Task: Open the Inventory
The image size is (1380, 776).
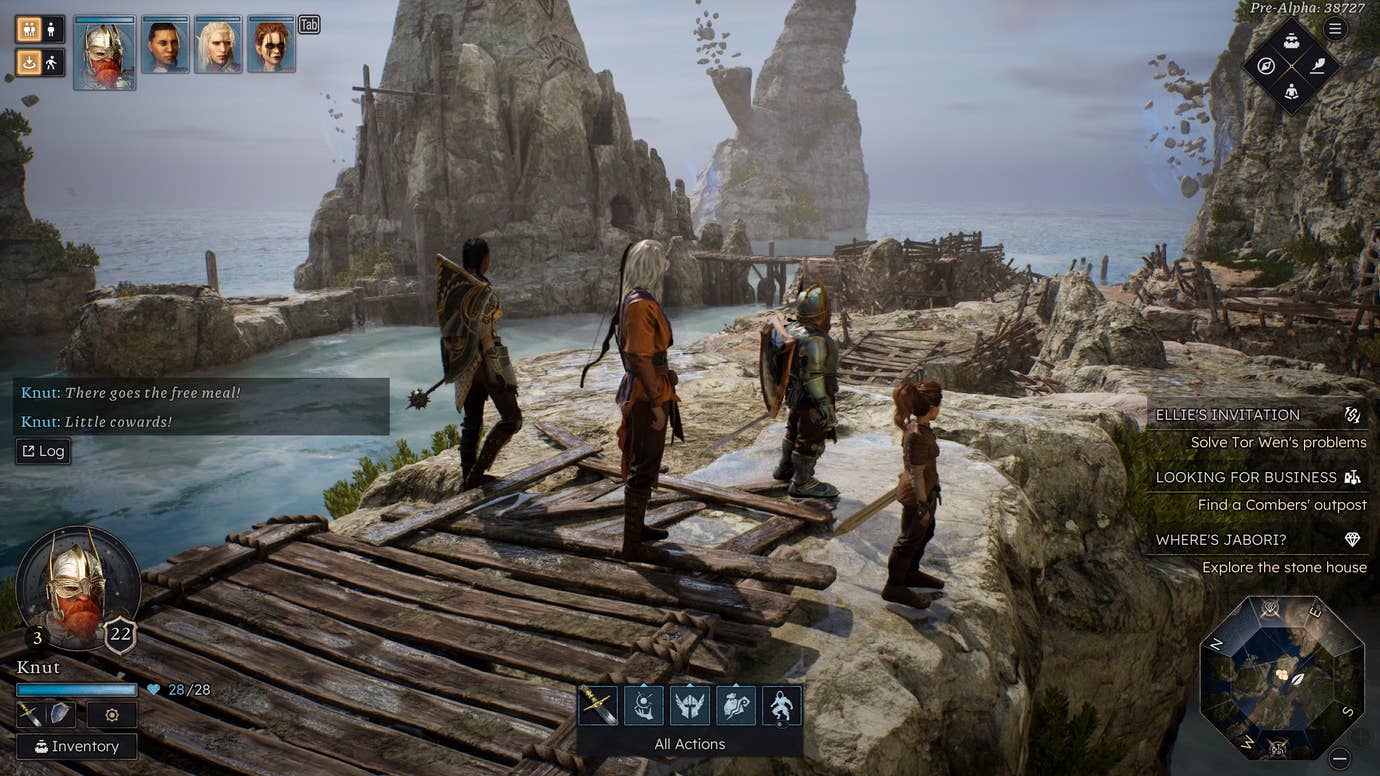Action: 76,746
